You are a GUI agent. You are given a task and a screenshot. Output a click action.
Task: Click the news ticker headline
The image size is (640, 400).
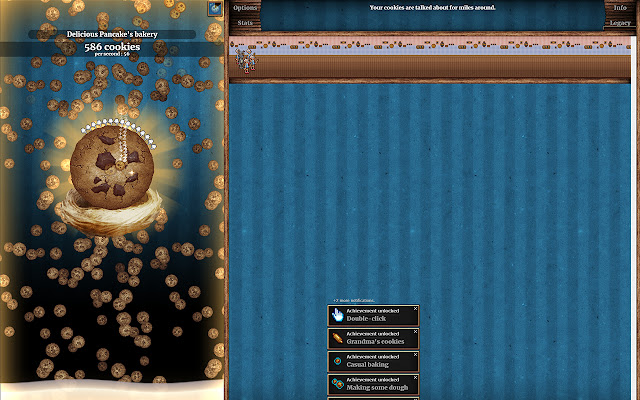pos(432,8)
